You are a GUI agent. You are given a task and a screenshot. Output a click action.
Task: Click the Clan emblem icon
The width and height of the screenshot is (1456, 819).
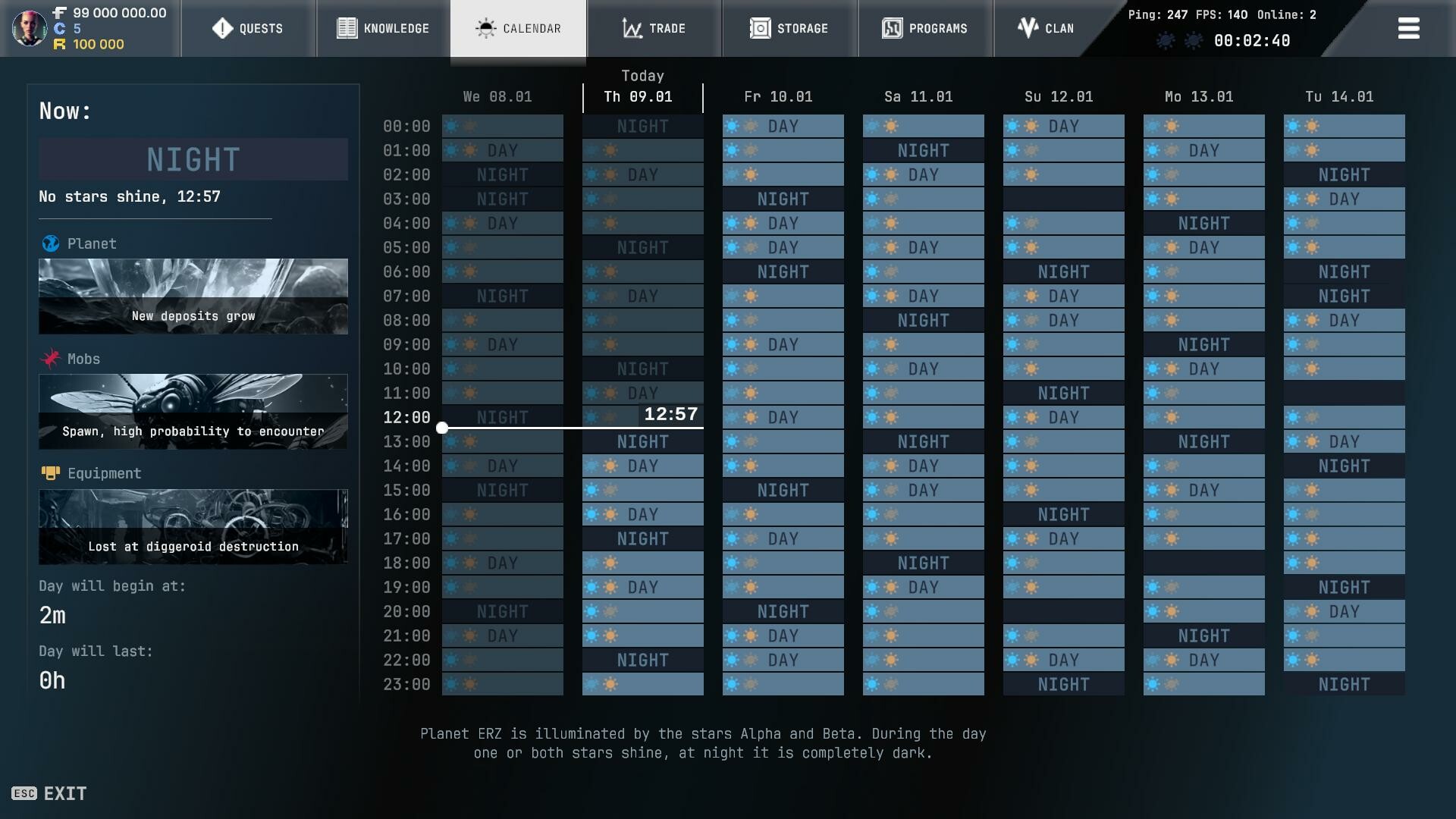1027,28
